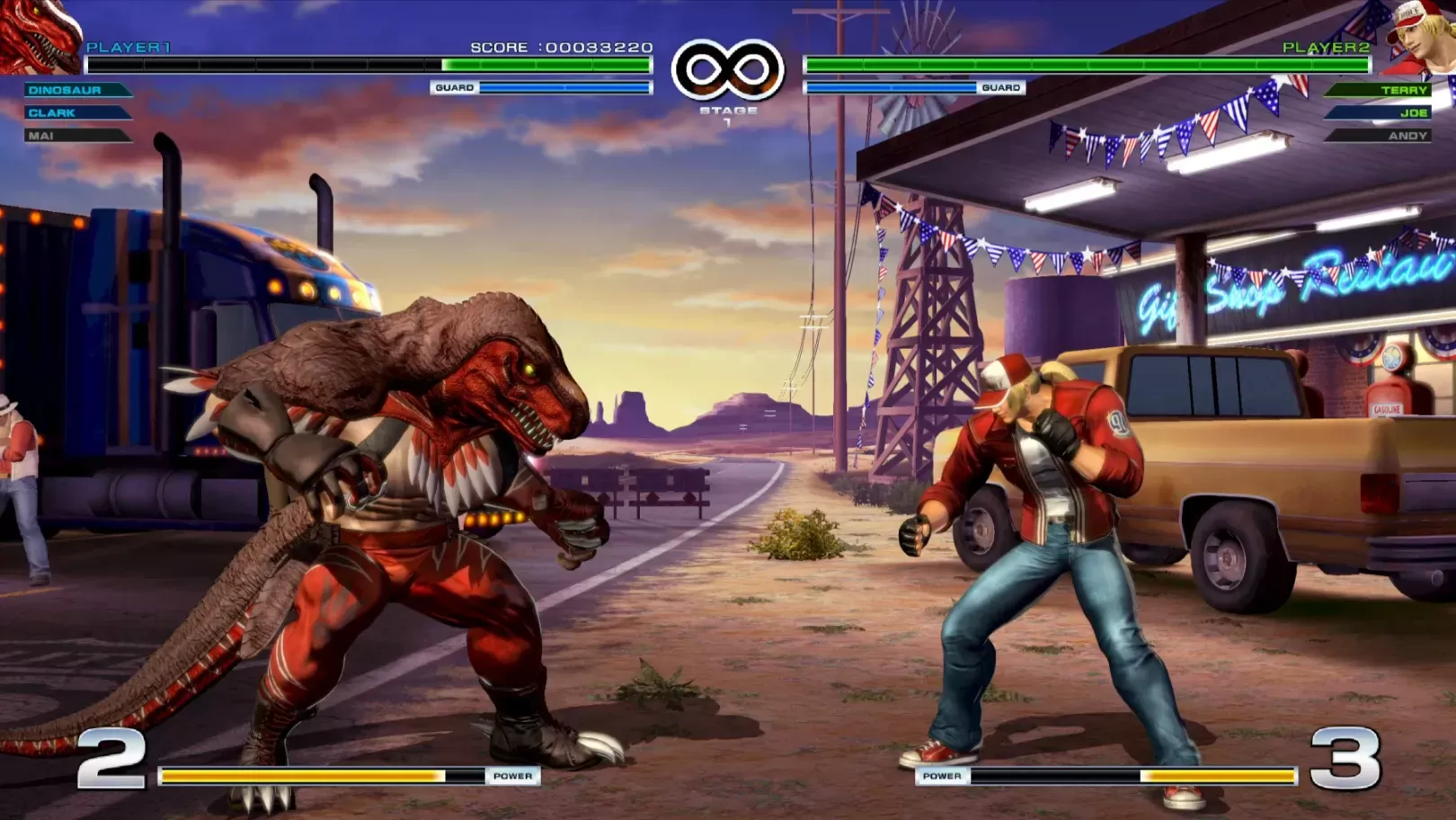Select CLARK in Player 1's team list
This screenshot has width=1456, height=820.
point(53,113)
